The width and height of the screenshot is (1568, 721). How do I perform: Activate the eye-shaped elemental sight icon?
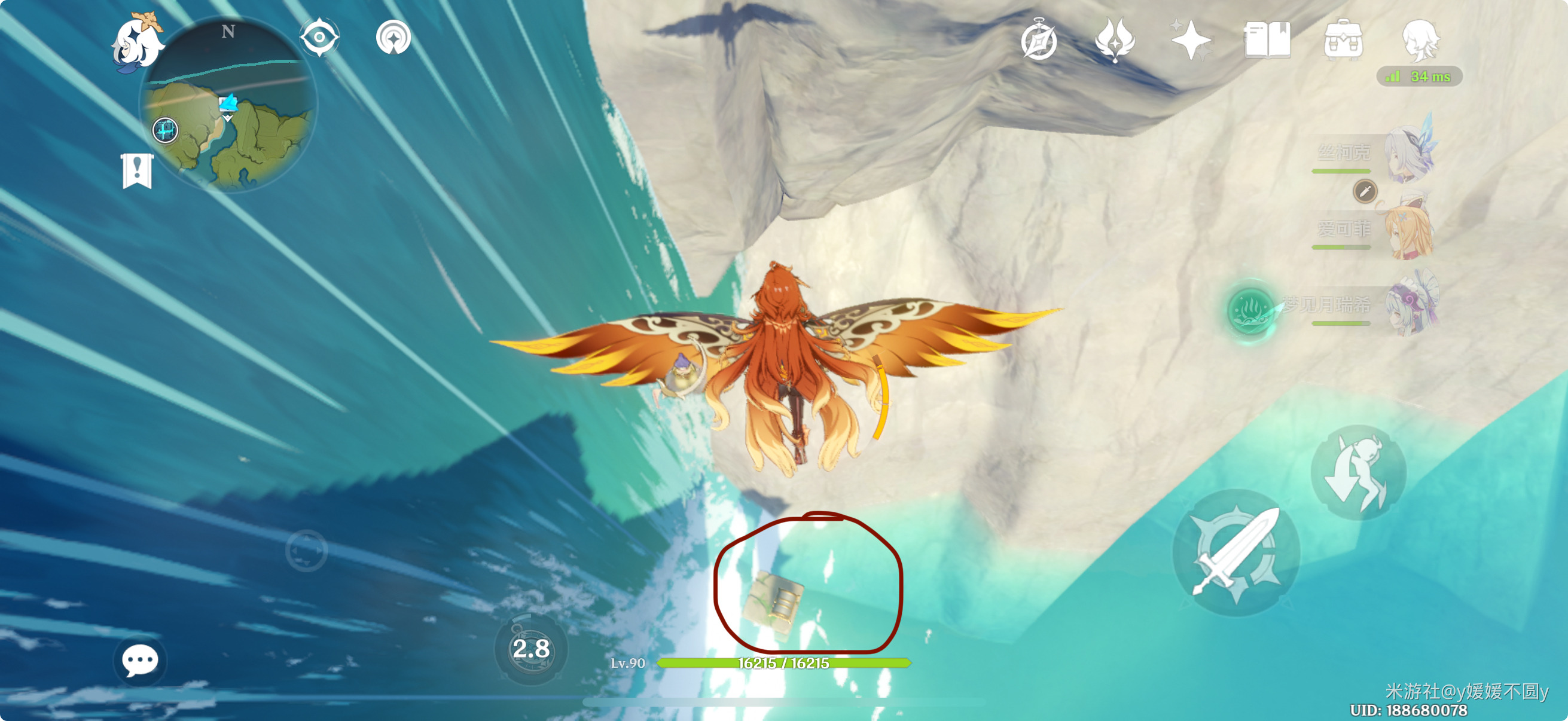[319, 38]
